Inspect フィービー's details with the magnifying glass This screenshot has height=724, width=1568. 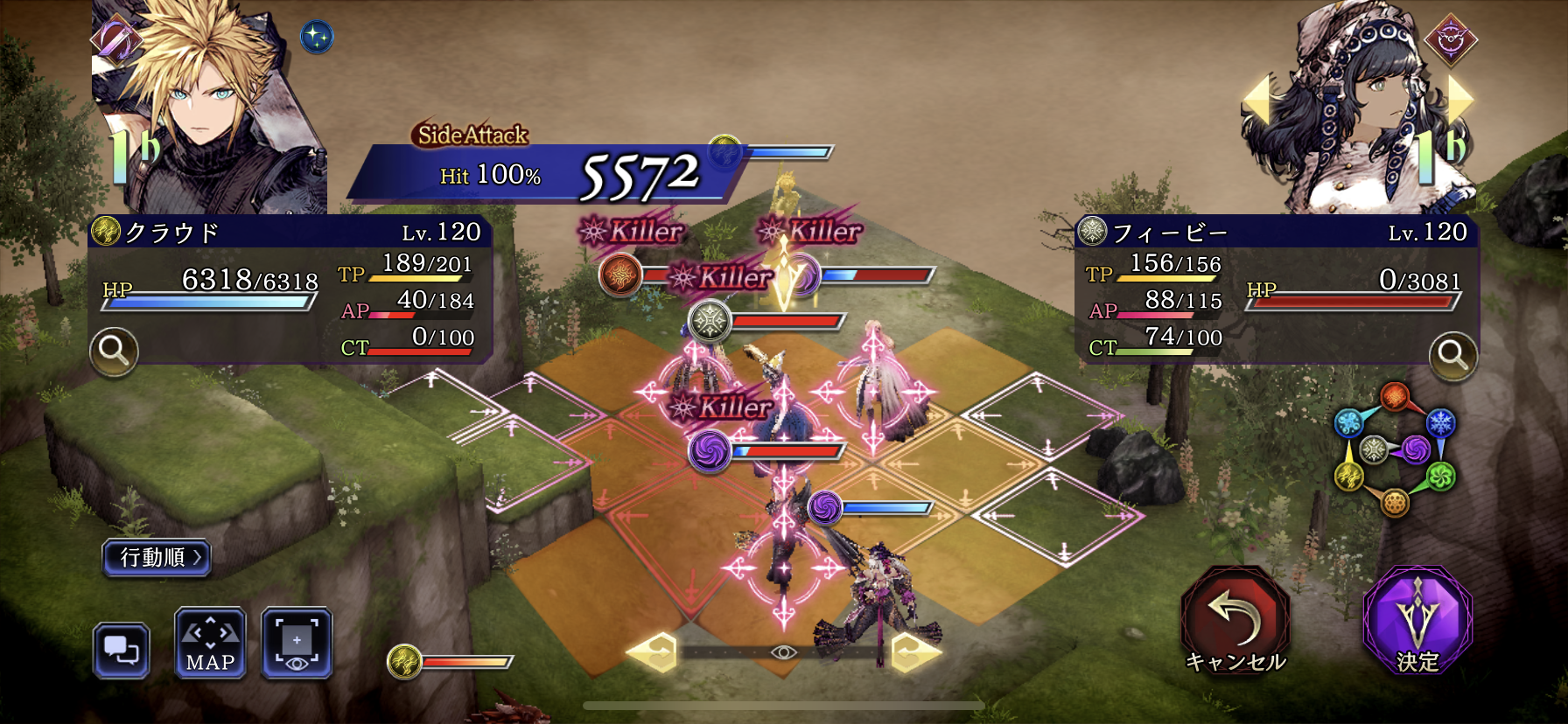click(x=1452, y=355)
